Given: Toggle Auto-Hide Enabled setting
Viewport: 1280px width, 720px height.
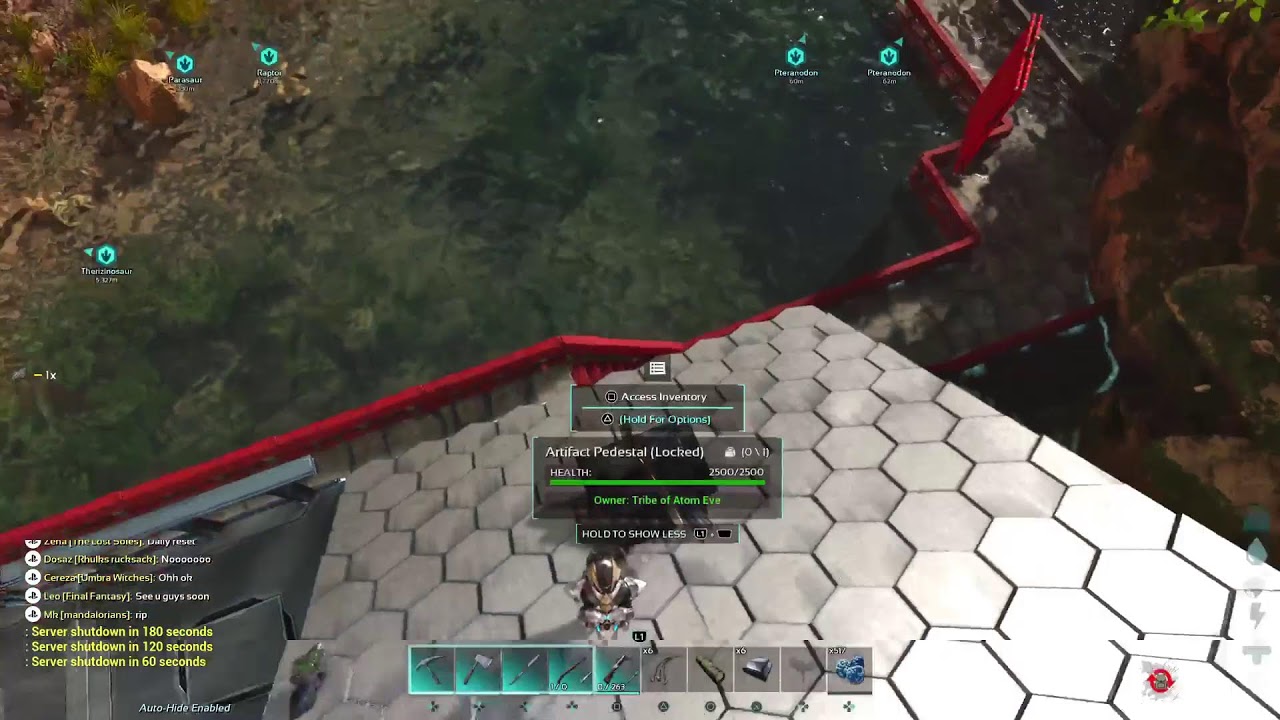Looking at the screenshot, I should (185, 707).
